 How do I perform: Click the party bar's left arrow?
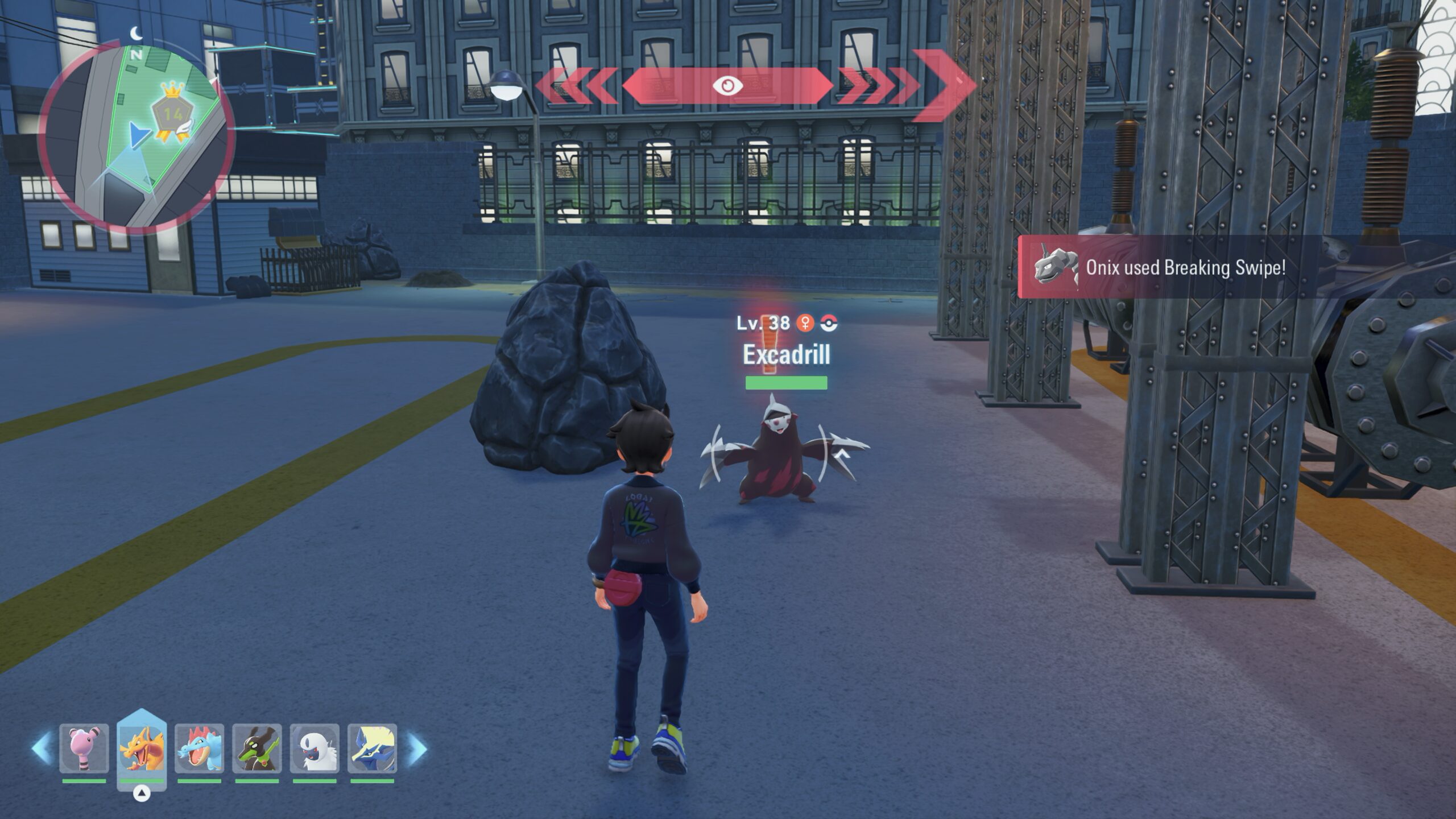pyautogui.click(x=42, y=748)
